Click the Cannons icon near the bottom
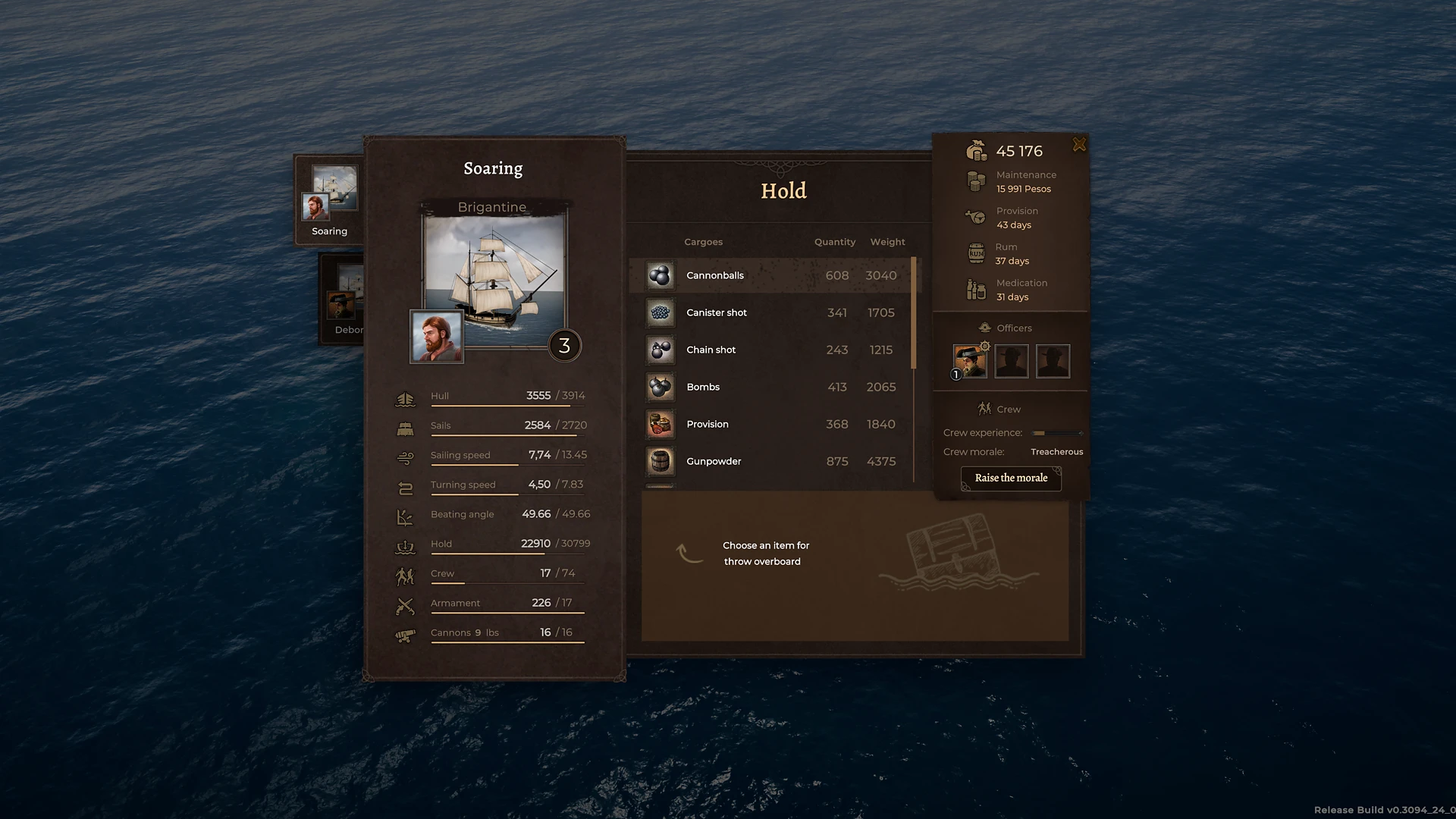This screenshot has height=819, width=1456. [x=406, y=633]
